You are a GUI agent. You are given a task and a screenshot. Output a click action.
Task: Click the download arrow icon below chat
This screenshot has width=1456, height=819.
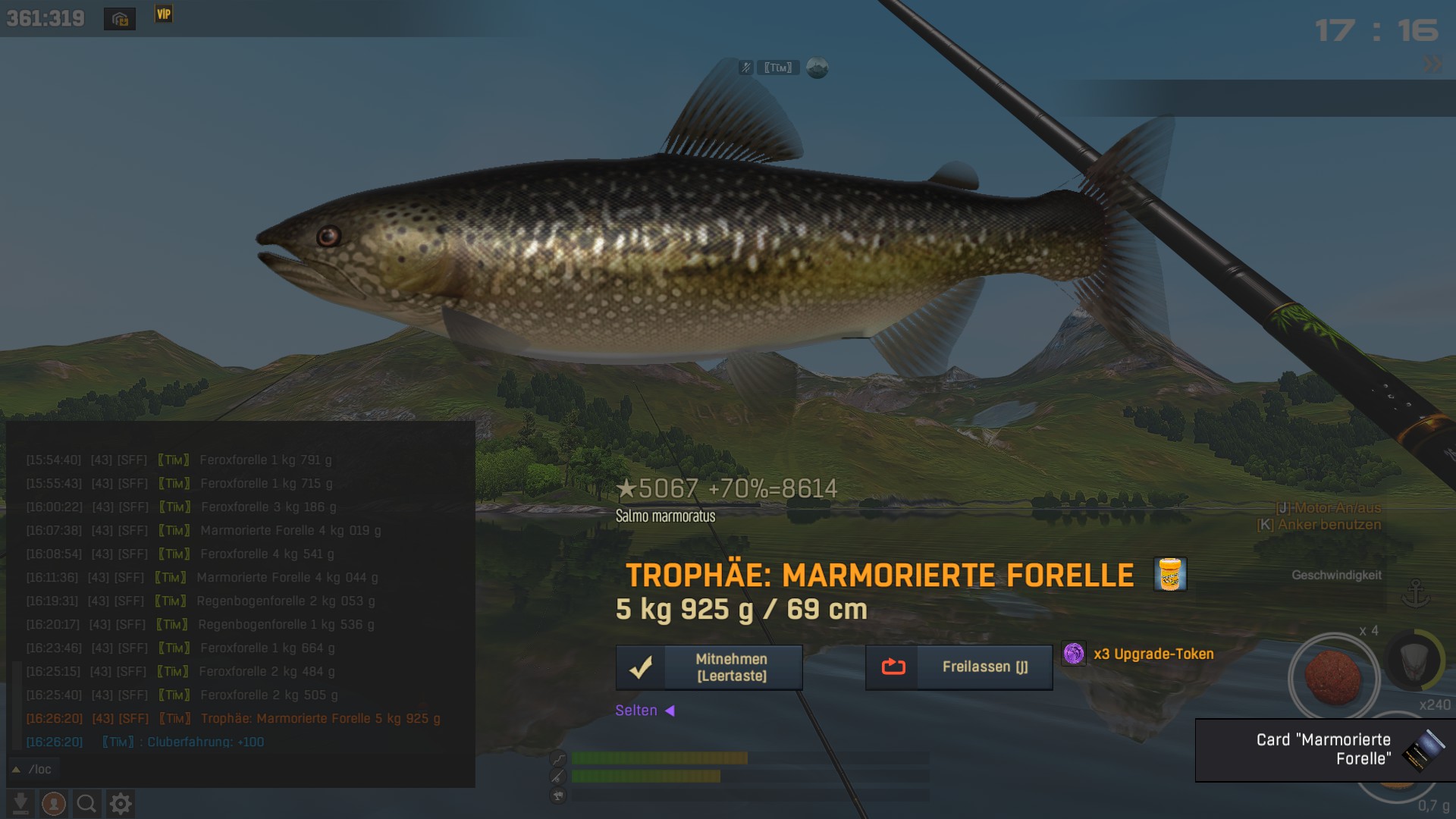click(x=21, y=803)
